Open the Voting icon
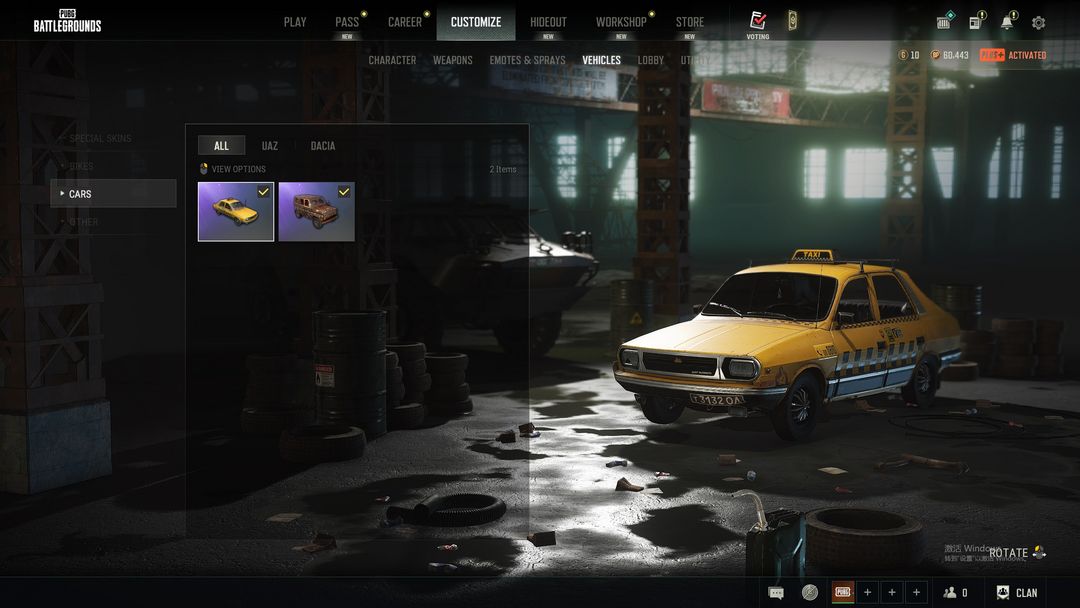The image size is (1080, 608). click(x=758, y=22)
